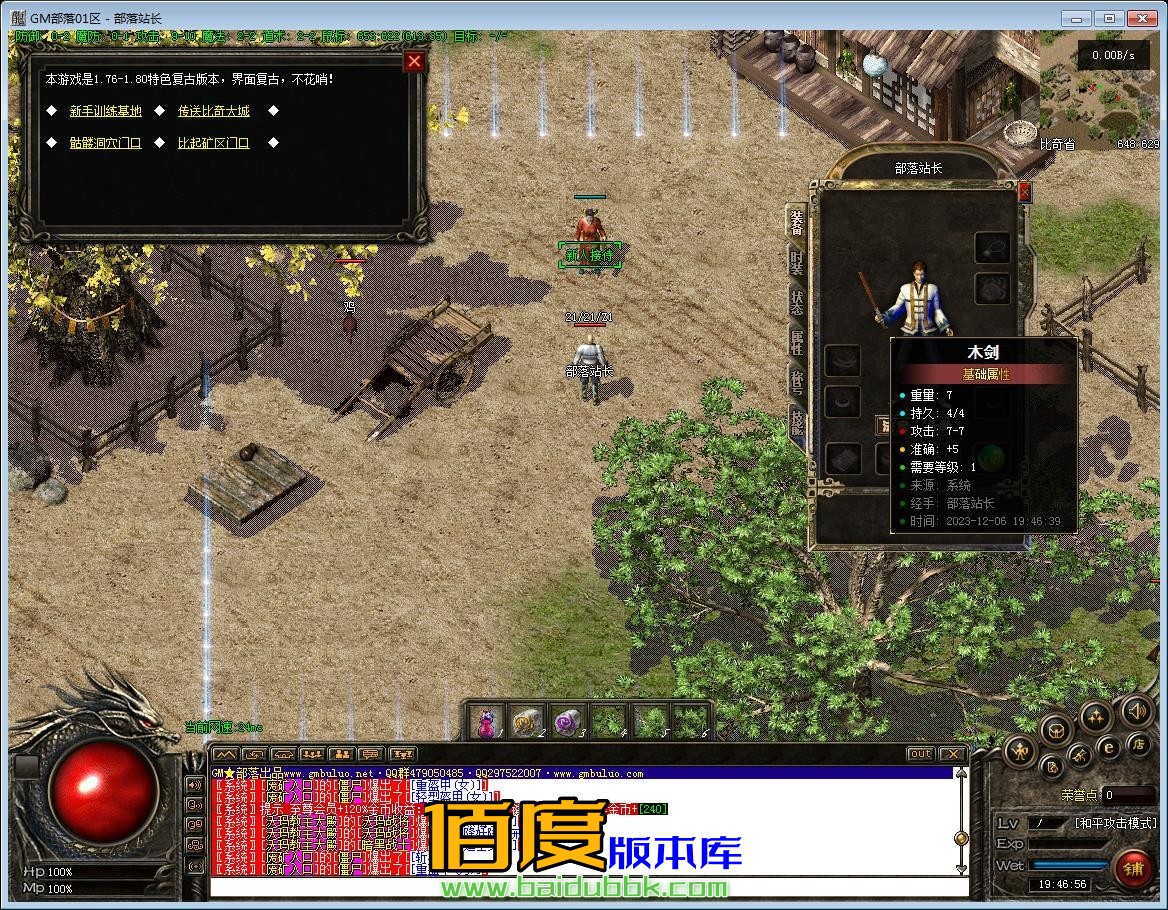The width and height of the screenshot is (1168, 910).
Task: Show the 属性 tab
Action: point(796,341)
